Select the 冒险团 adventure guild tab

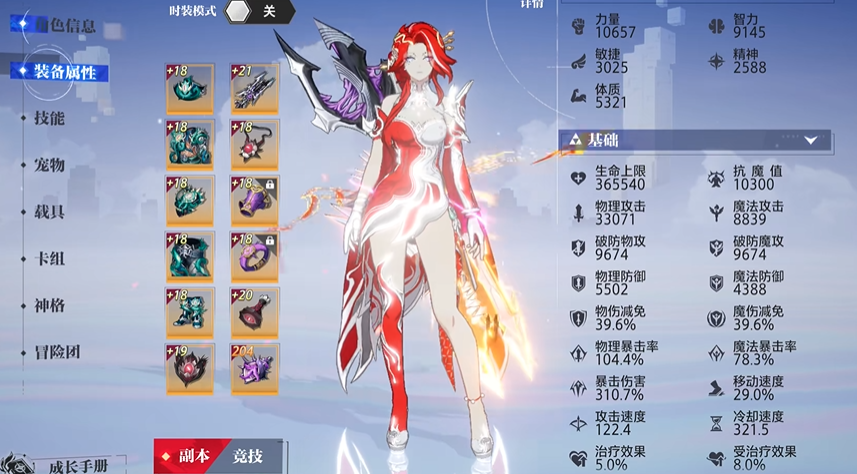coord(56,351)
